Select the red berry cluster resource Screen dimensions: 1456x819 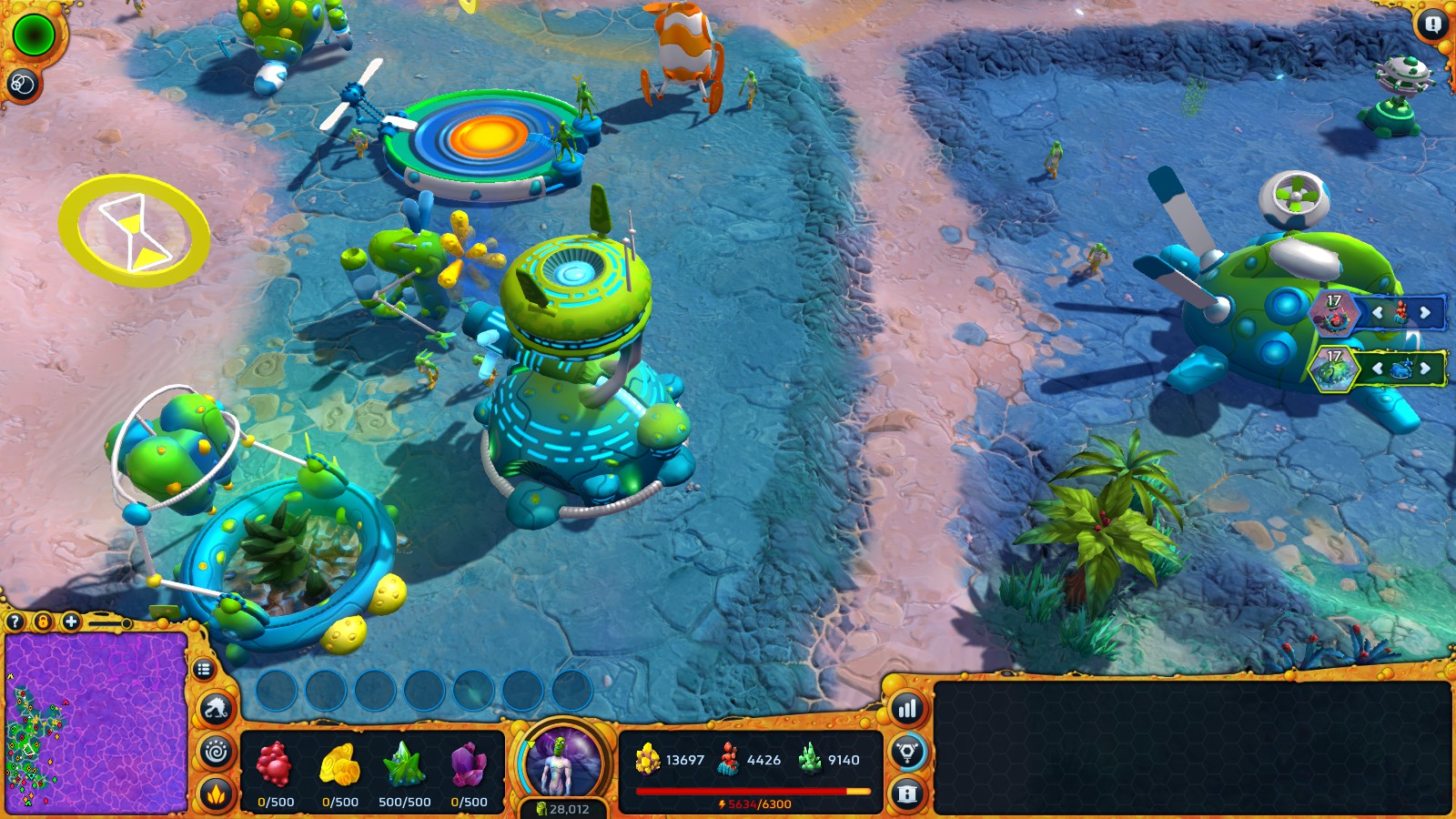click(274, 764)
